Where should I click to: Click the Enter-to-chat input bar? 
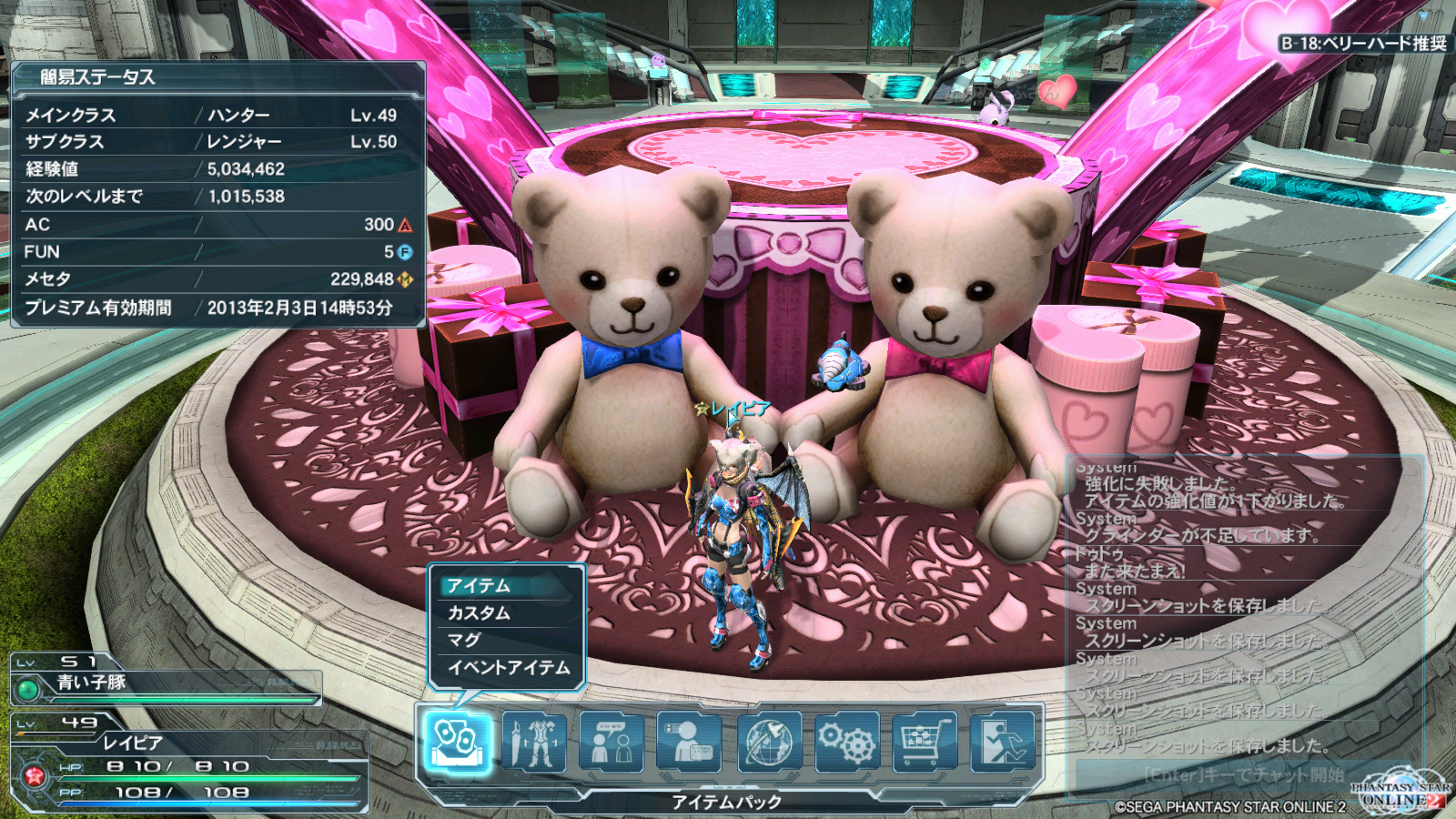click(x=1243, y=775)
